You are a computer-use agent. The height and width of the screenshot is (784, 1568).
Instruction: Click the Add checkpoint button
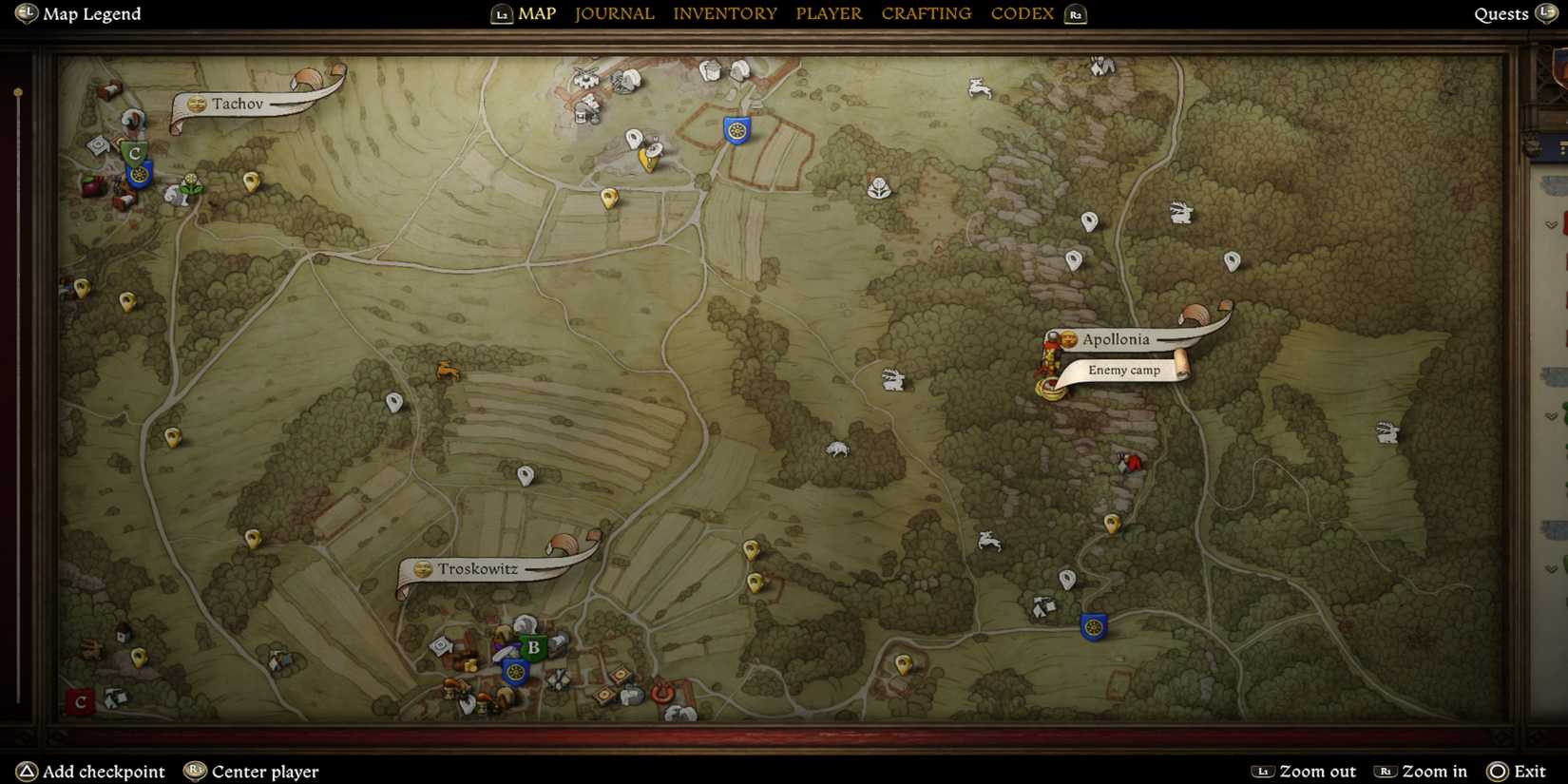click(x=92, y=771)
